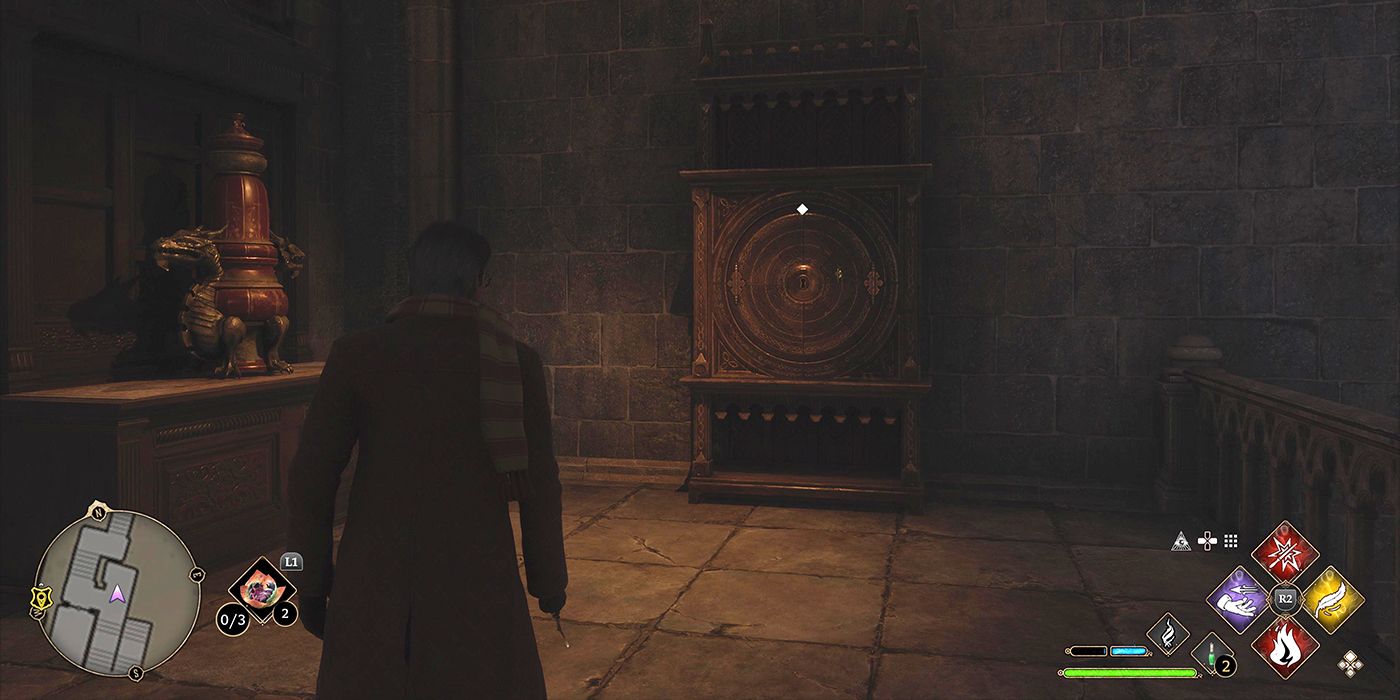Open the circular minimap
This screenshot has height=700, width=1400.
[117, 591]
